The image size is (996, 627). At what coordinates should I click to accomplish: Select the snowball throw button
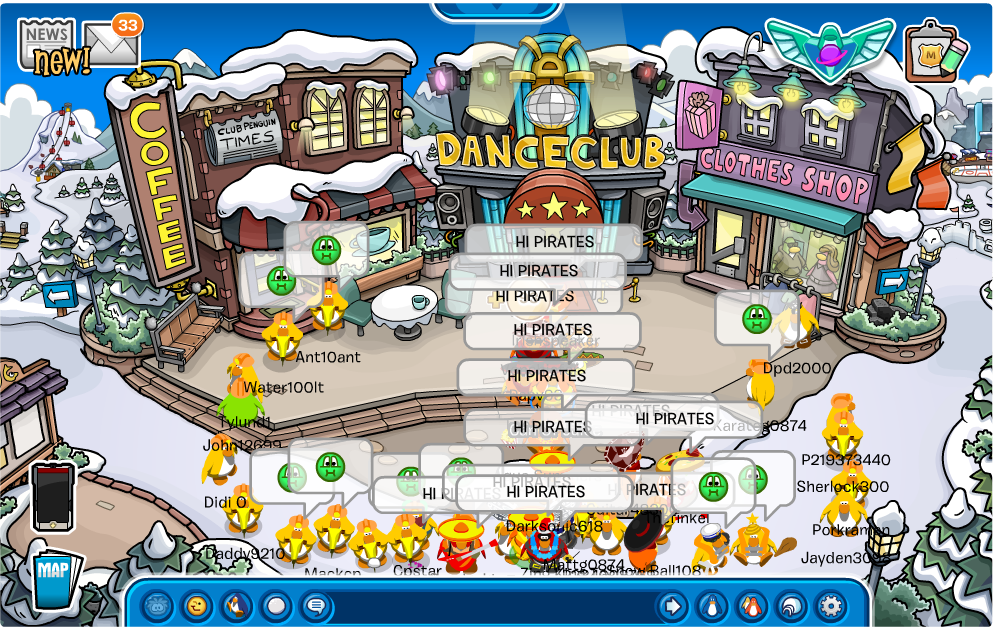pyautogui.click(x=276, y=606)
